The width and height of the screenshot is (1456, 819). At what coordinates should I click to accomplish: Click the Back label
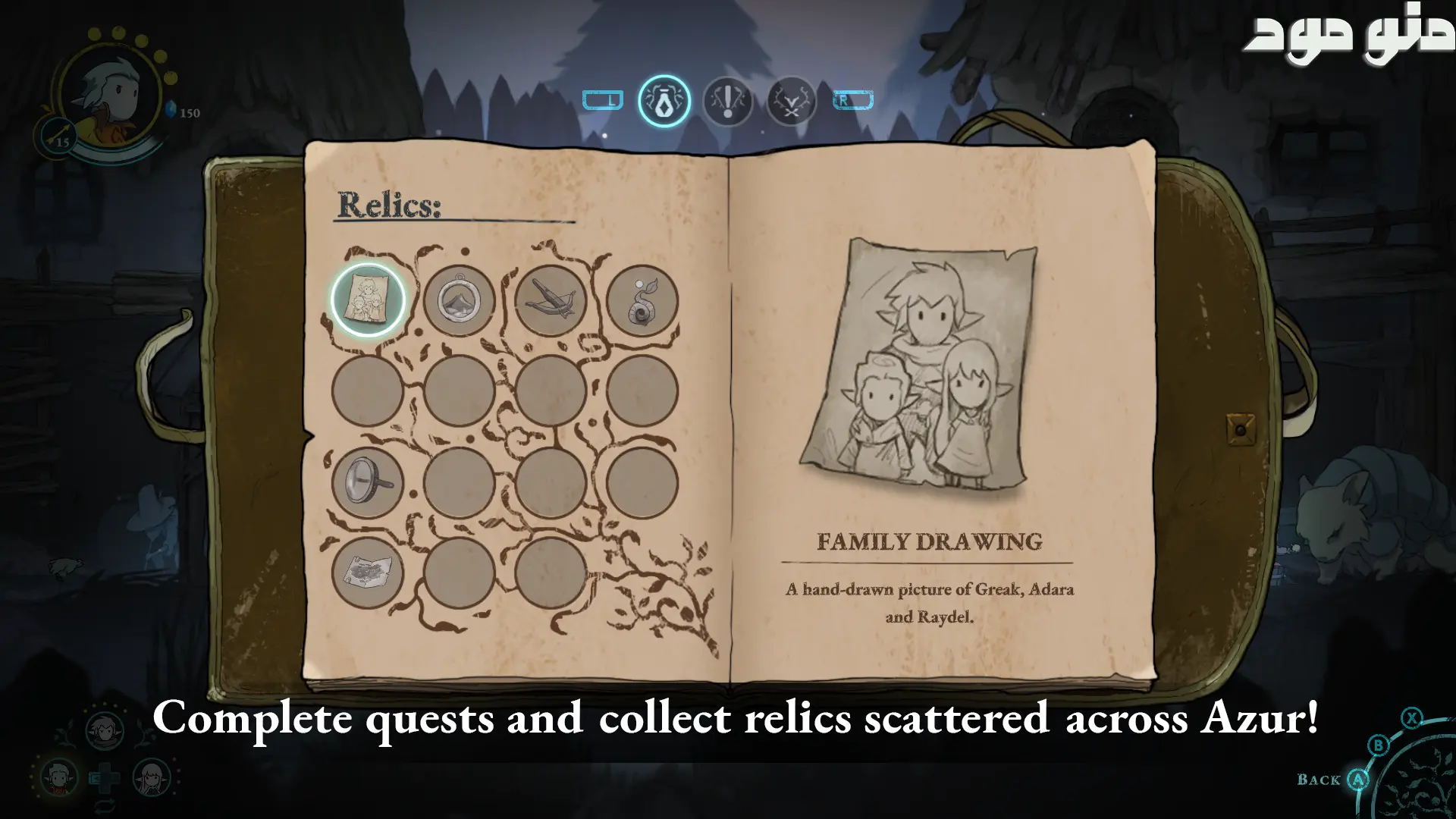pyautogui.click(x=1319, y=780)
